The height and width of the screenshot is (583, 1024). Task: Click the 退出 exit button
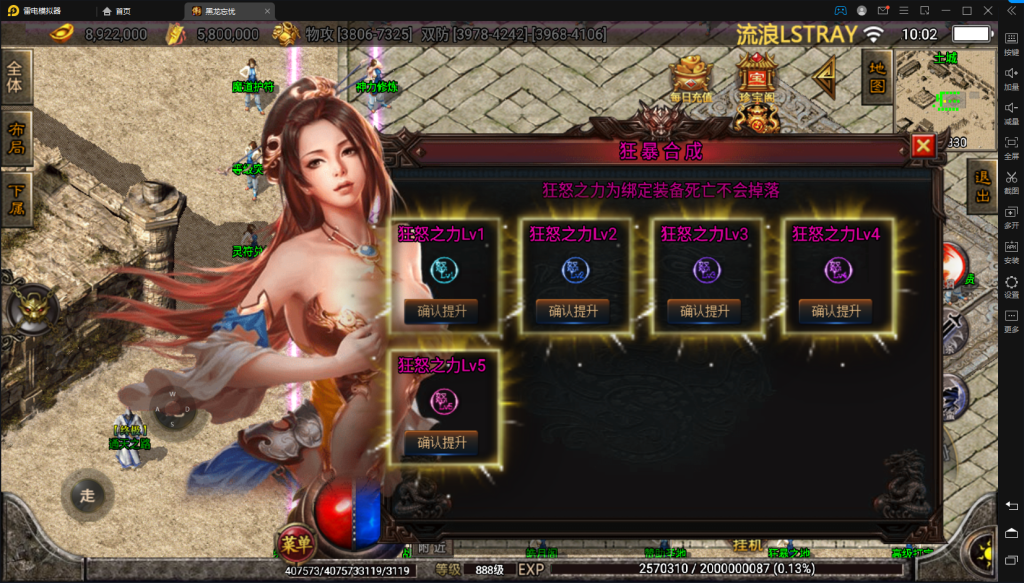pos(985,187)
